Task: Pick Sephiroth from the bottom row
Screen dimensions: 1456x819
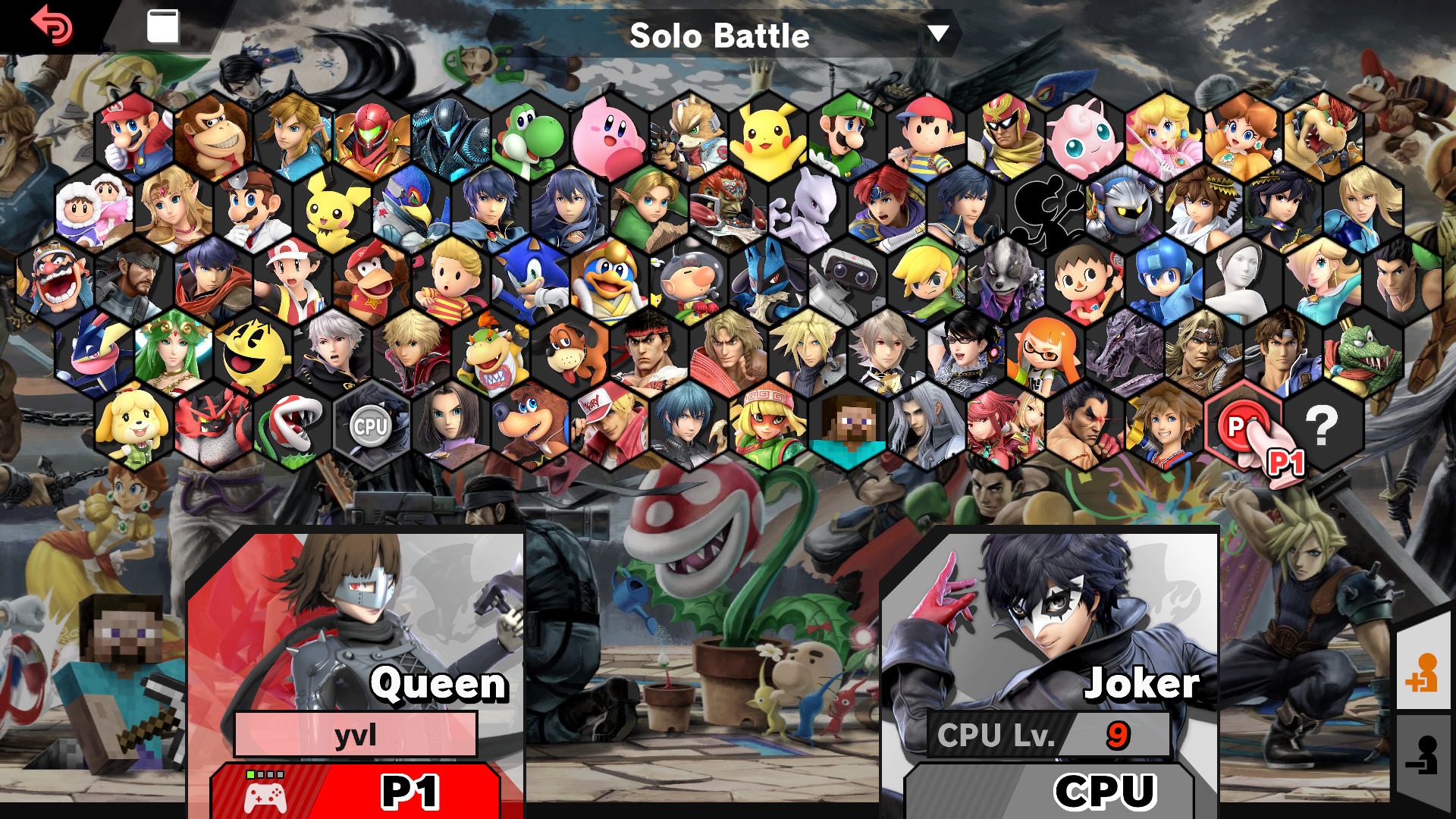Action: click(x=927, y=425)
